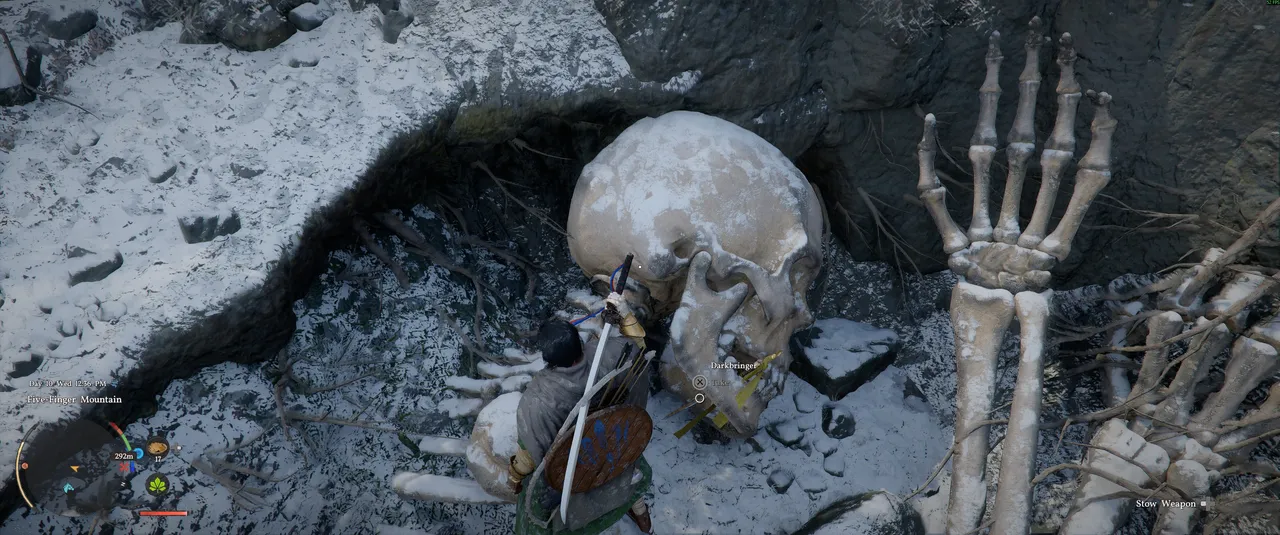The image size is (1280, 535).
Task: Select the bread food item slot
Action: pos(157,448)
